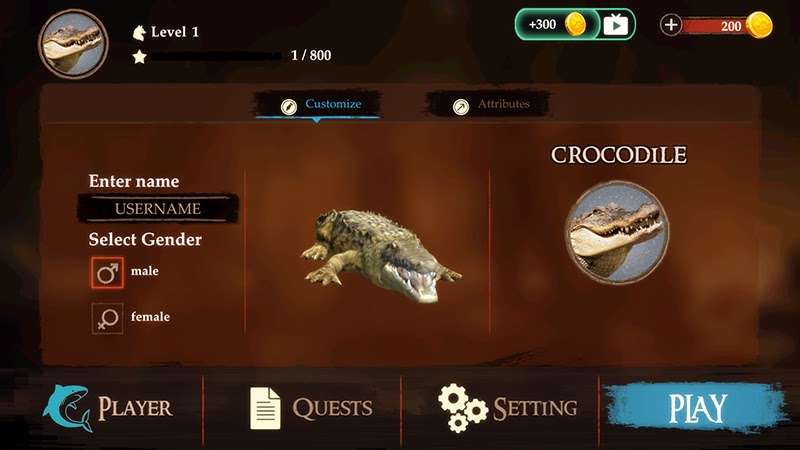Select the male gender option

tap(107, 271)
